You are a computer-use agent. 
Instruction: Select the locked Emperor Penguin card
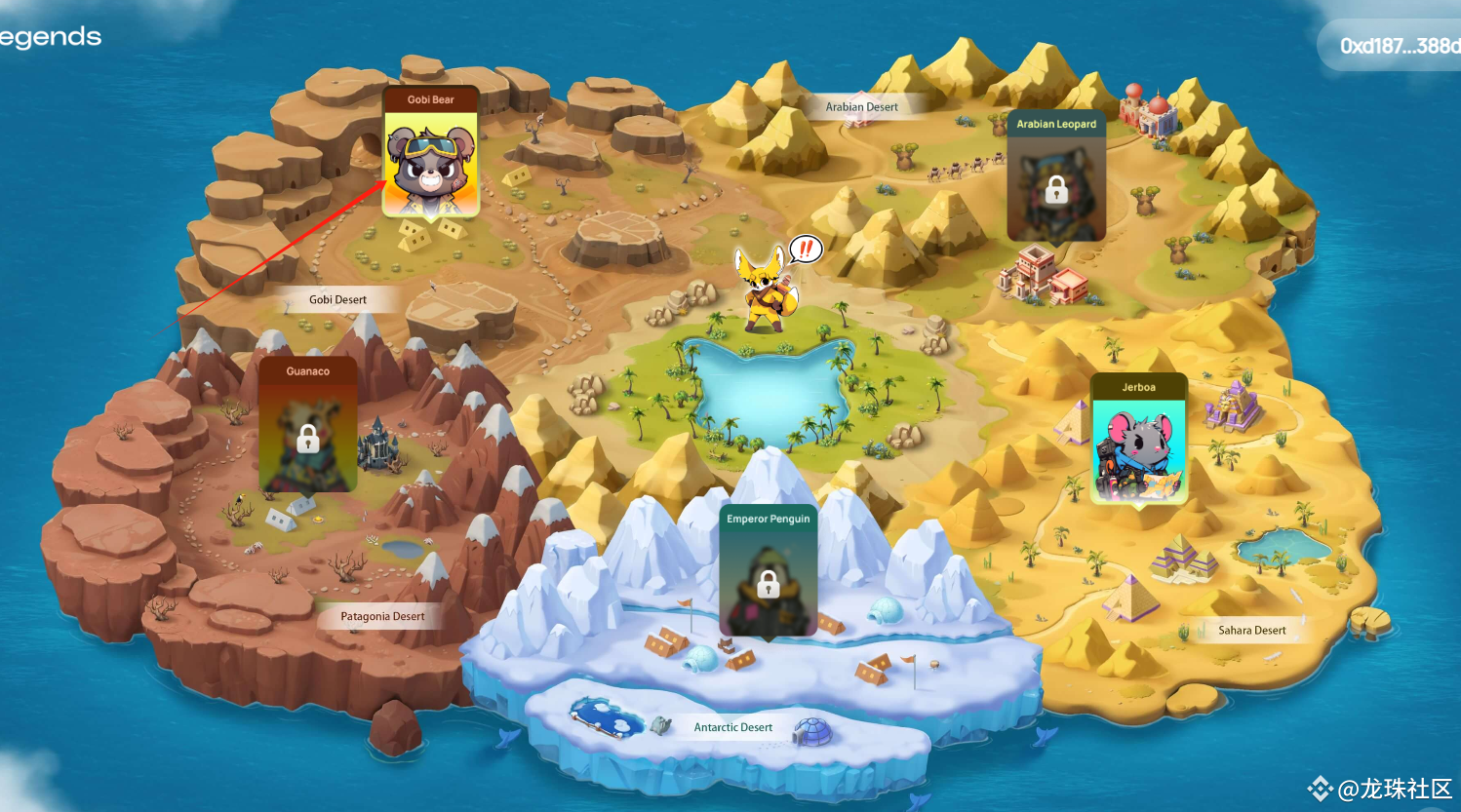pyautogui.click(x=769, y=577)
